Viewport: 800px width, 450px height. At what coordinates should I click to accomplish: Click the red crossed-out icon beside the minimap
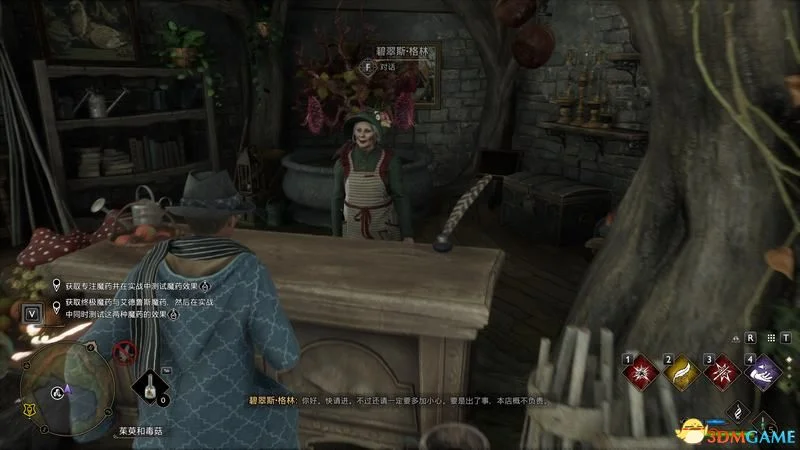124,351
